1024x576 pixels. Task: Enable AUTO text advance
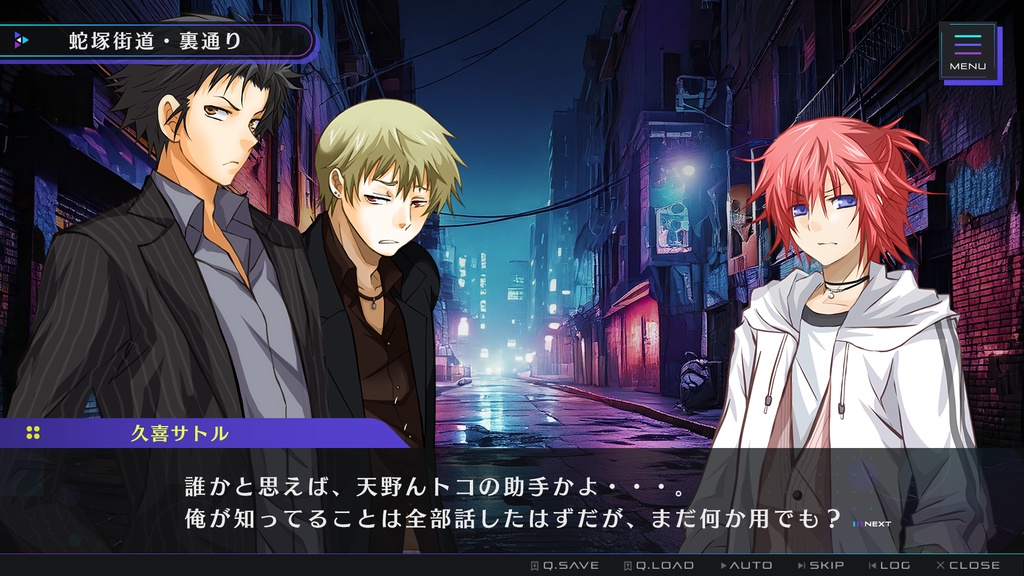pos(750,565)
